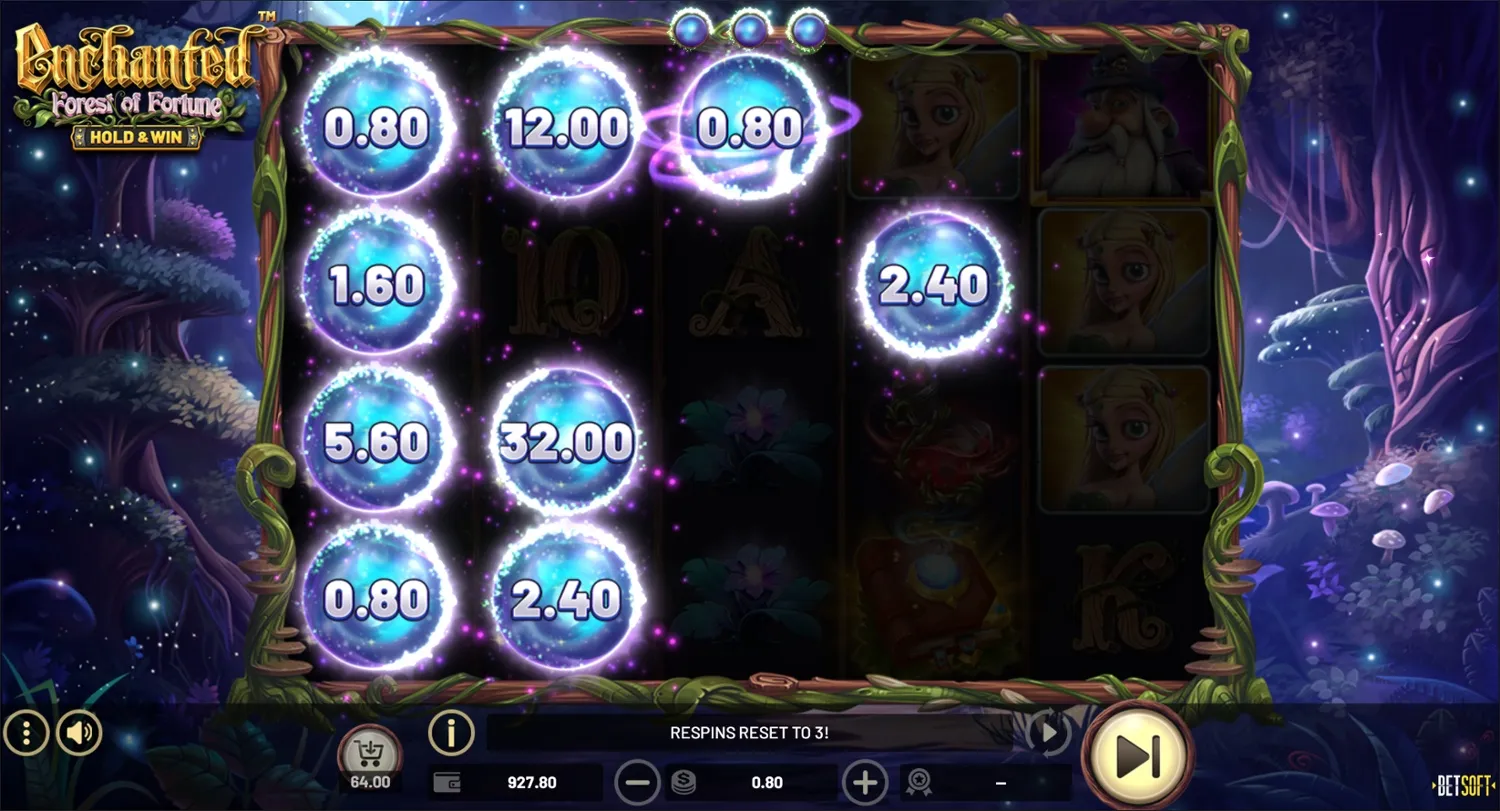Open the game info screen
1500x811 pixels.
tap(451, 733)
